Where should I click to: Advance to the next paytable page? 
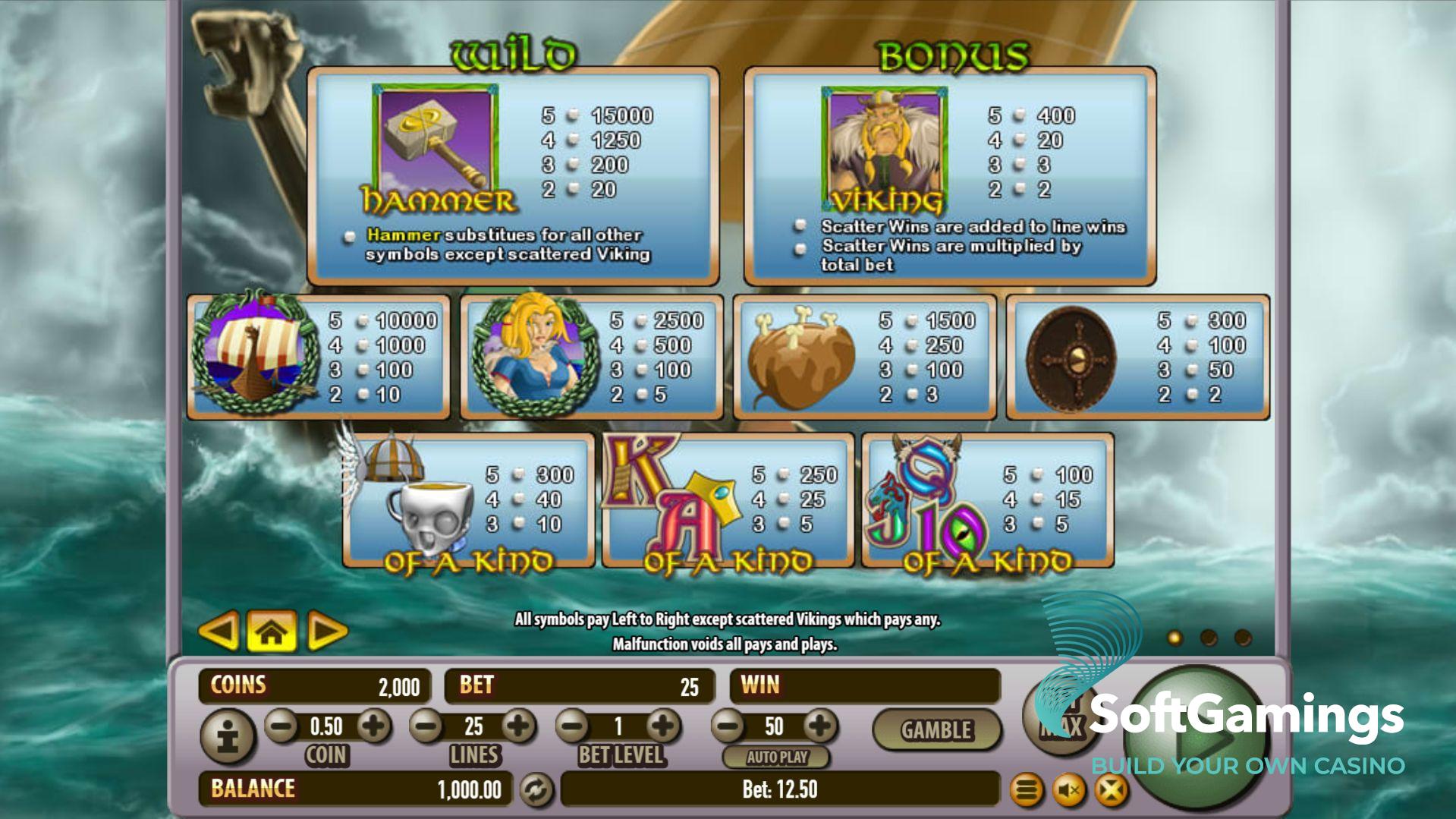(x=326, y=632)
